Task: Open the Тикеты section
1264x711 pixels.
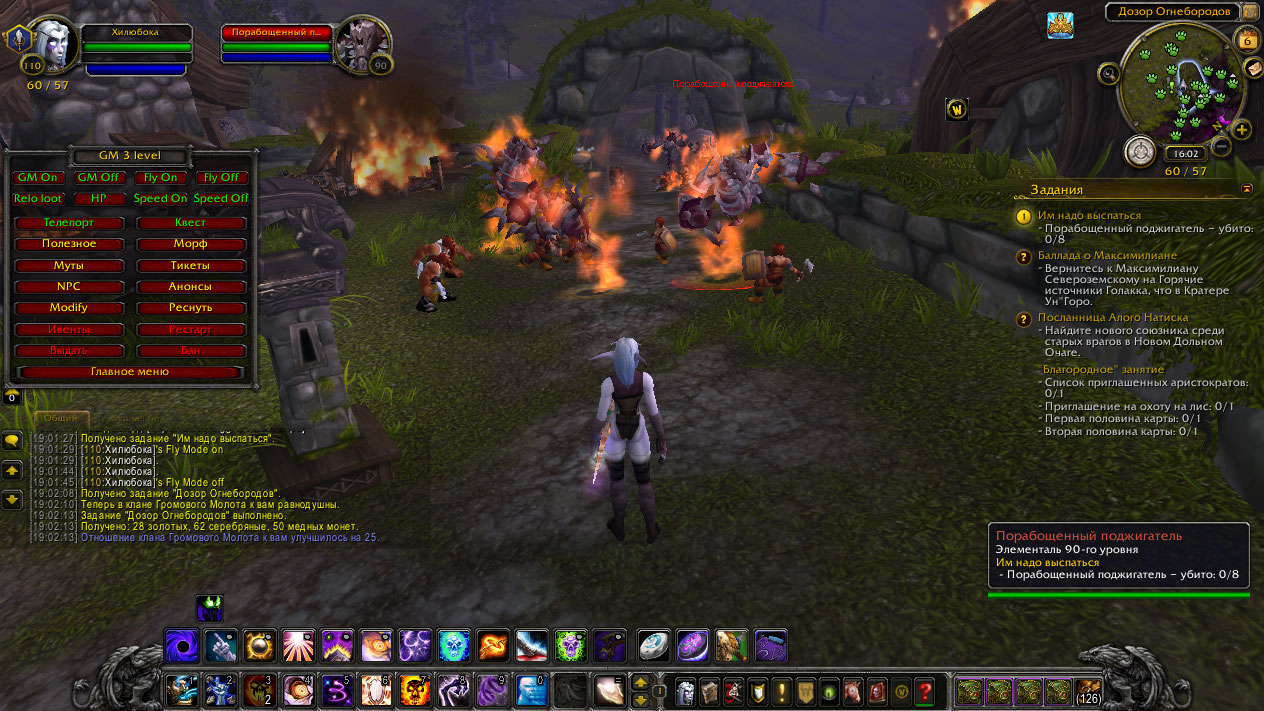Action: [x=190, y=266]
